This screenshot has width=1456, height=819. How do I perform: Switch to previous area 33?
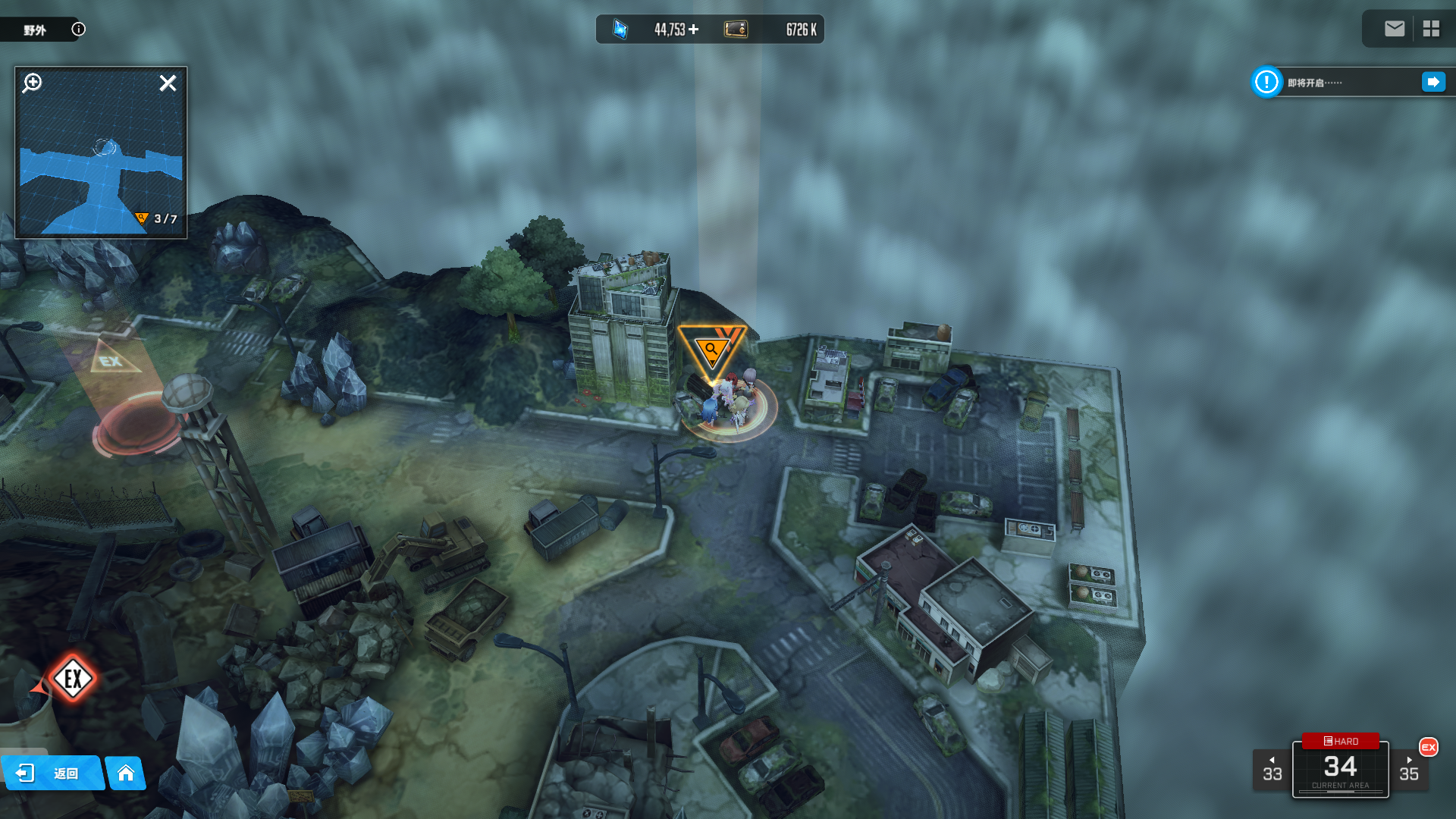[x=1272, y=770]
